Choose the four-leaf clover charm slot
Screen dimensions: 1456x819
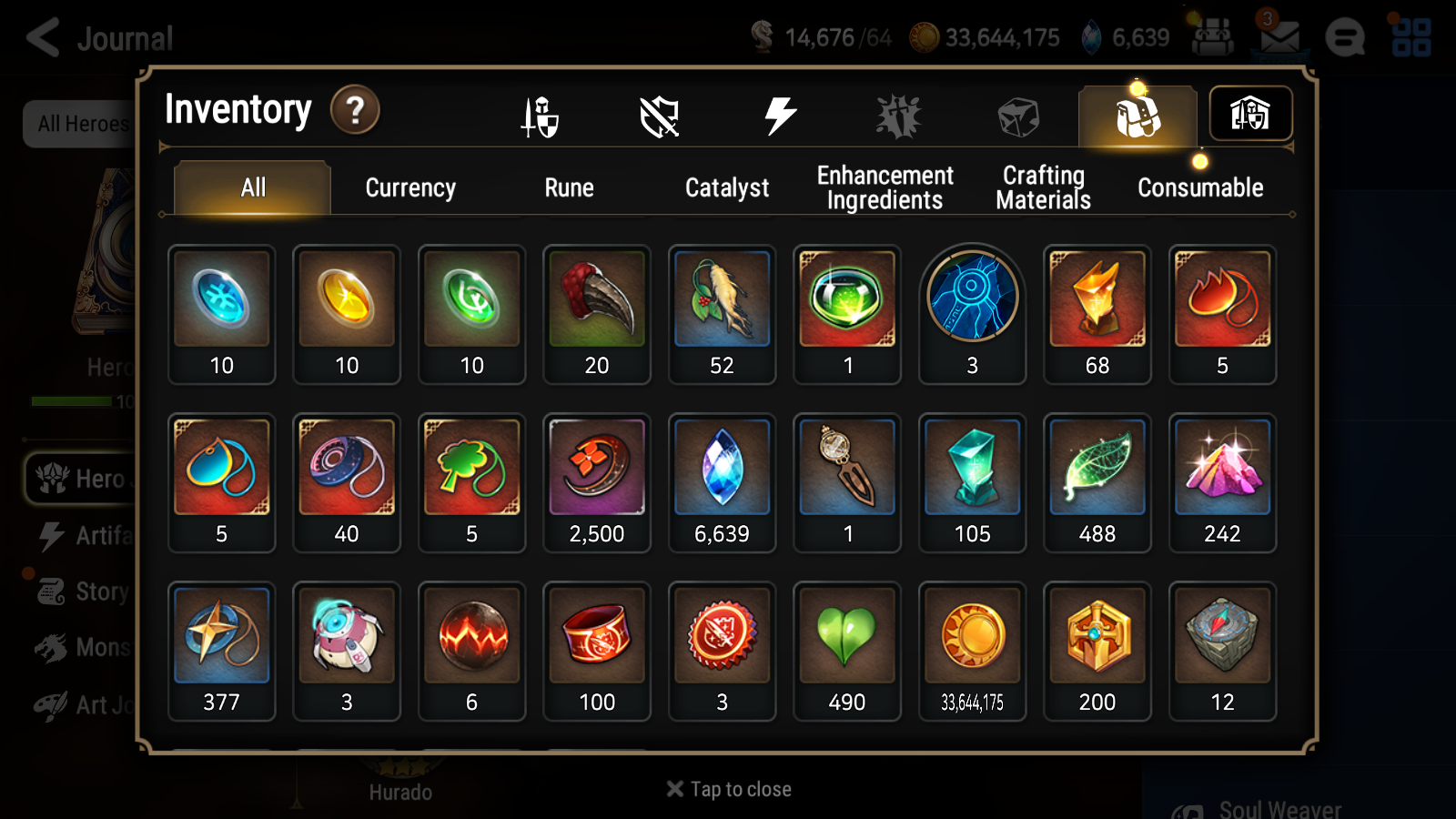point(471,482)
